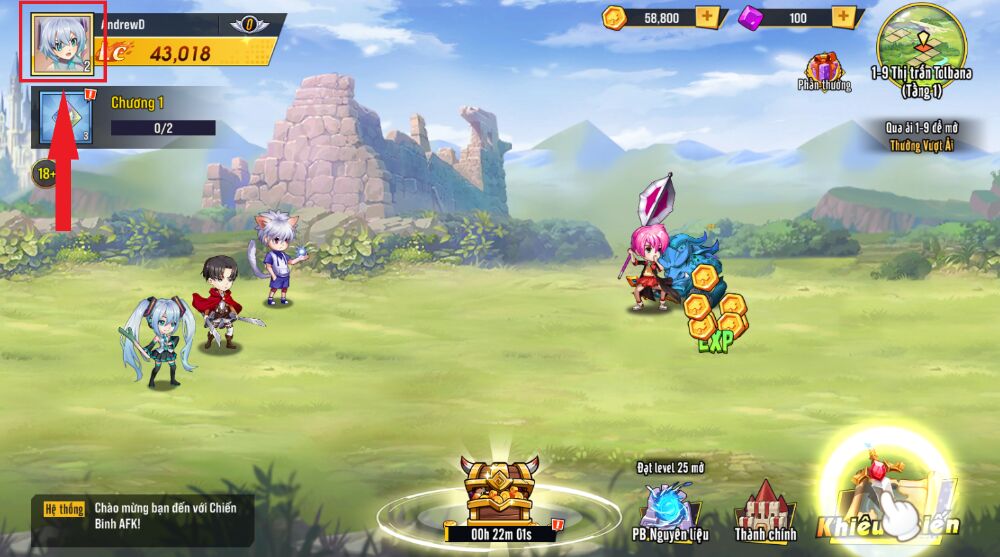Add purple gems with the plus button
The image size is (1000, 557).
[x=844, y=17]
